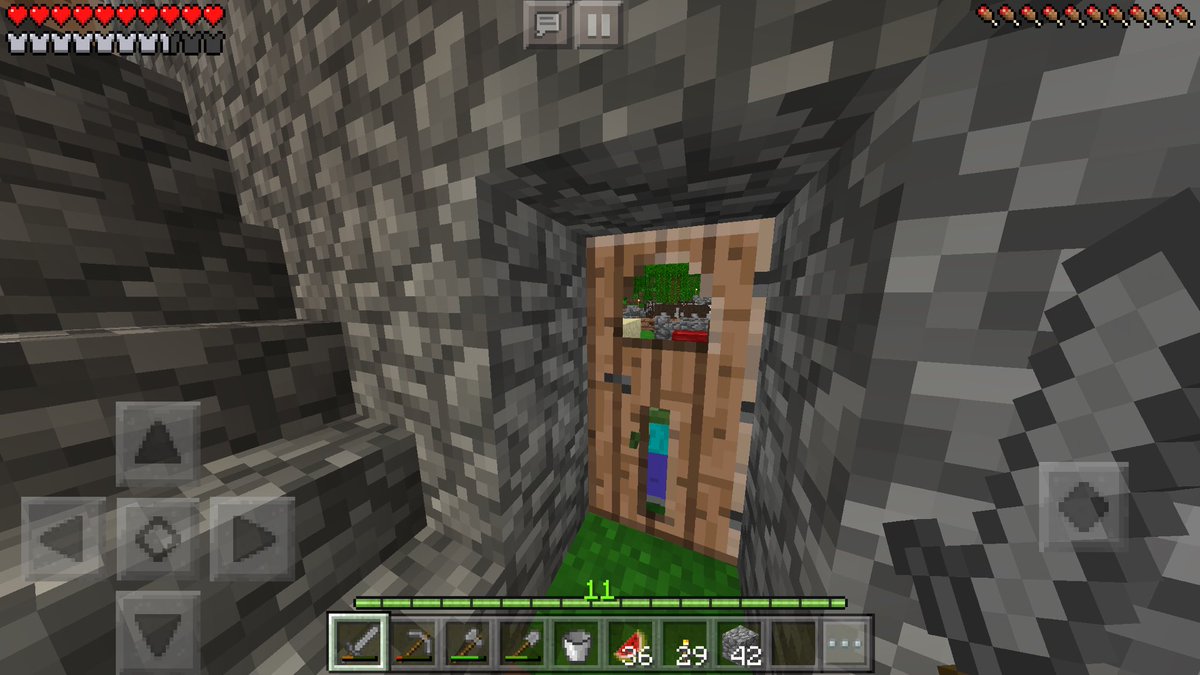Tap the jump button
This screenshot has height=675, width=1200.
click(x=1084, y=507)
